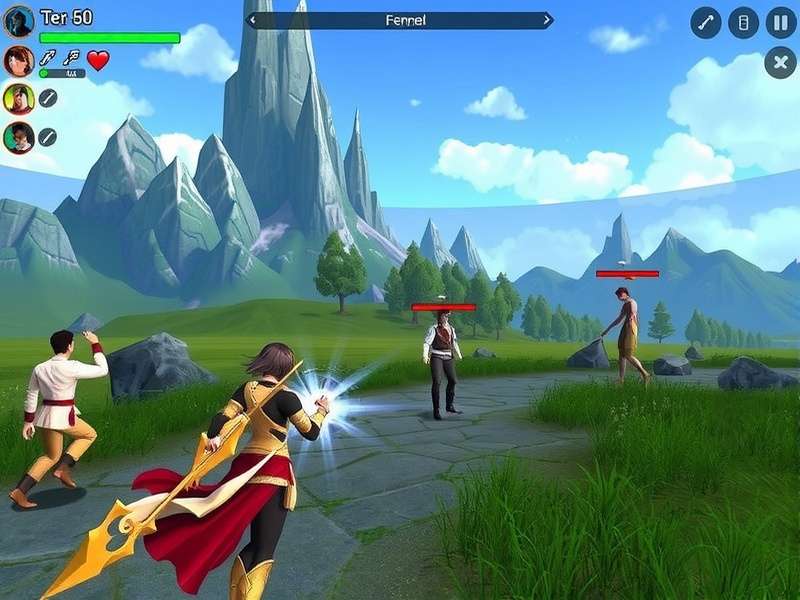The image size is (800, 600).
Task: Open the canister icon button
Action: pyautogui.click(x=743, y=22)
